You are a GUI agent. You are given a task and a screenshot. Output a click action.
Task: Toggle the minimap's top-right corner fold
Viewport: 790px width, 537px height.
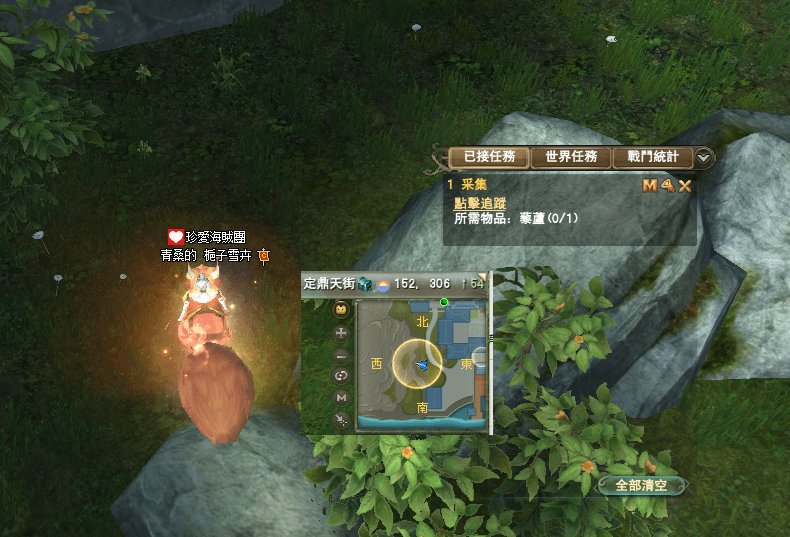coord(481,277)
